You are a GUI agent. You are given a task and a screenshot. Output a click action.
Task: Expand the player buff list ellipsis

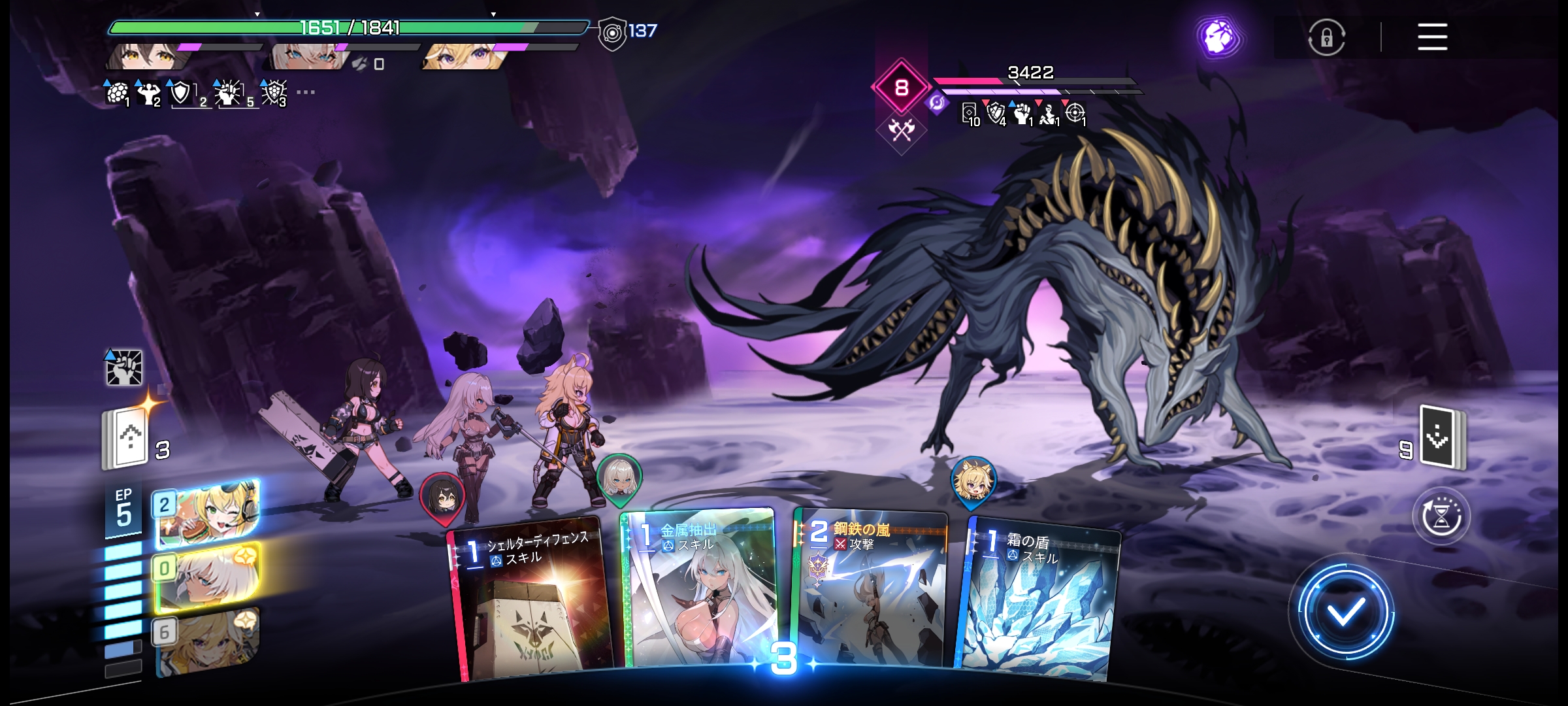(x=305, y=92)
